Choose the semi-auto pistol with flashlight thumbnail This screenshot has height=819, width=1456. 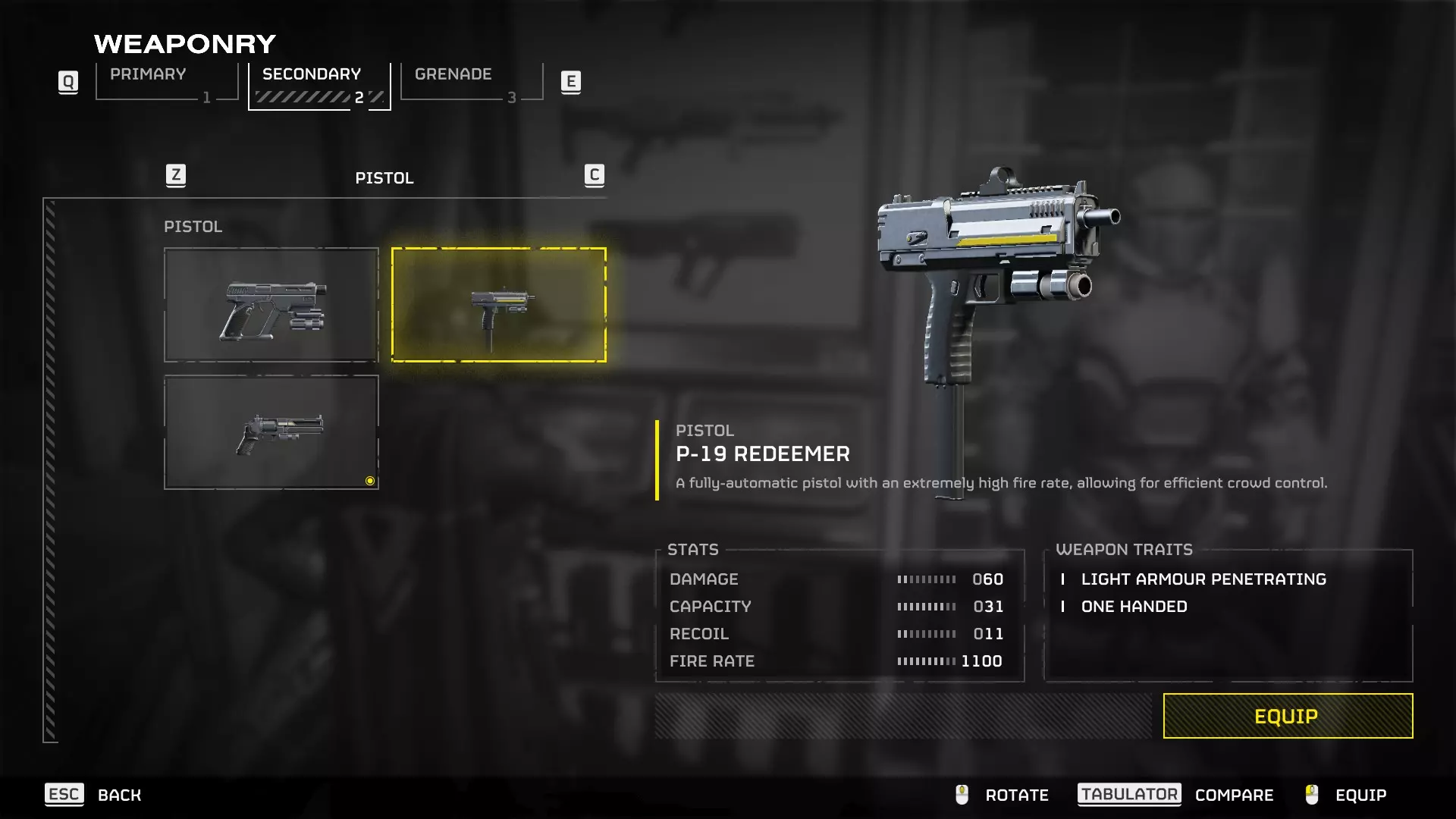(271, 305)
